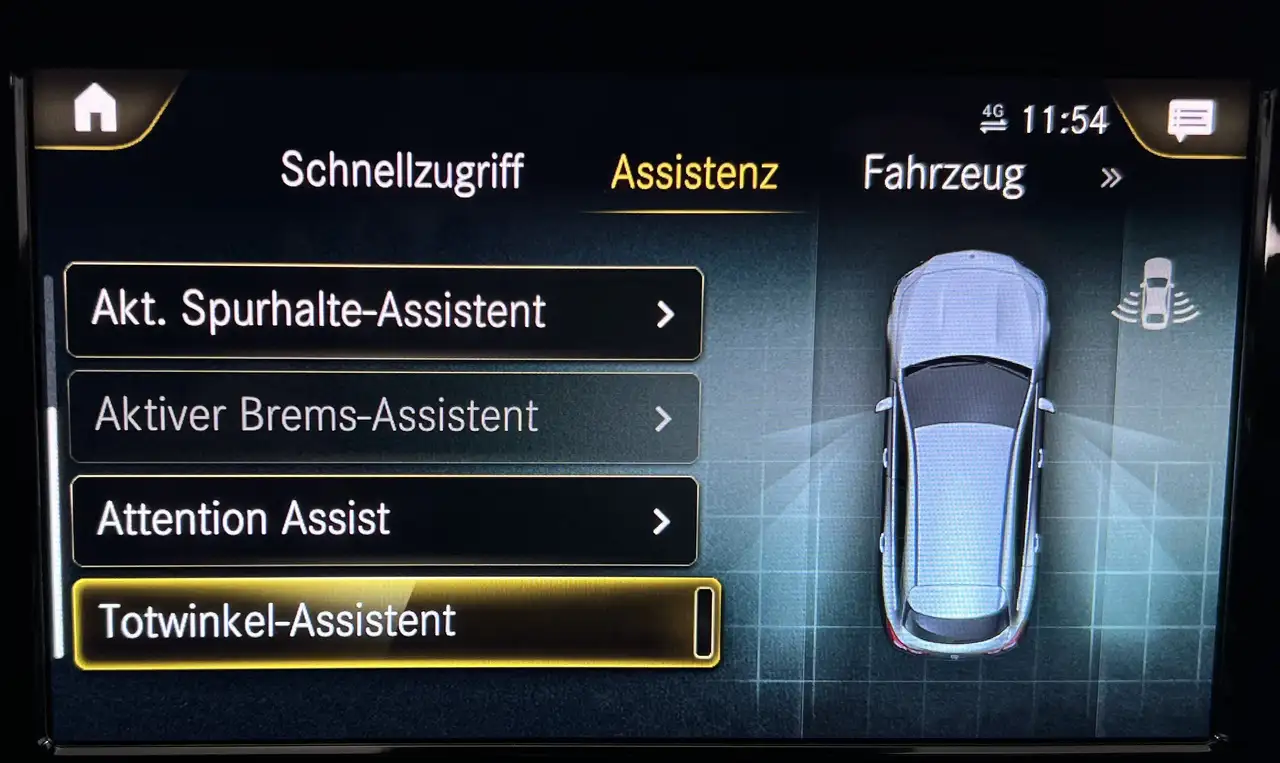1280x763 pixels.
Task: Open the Aktiver Brems-Assistent entry
Action: (x=384, y=417)
